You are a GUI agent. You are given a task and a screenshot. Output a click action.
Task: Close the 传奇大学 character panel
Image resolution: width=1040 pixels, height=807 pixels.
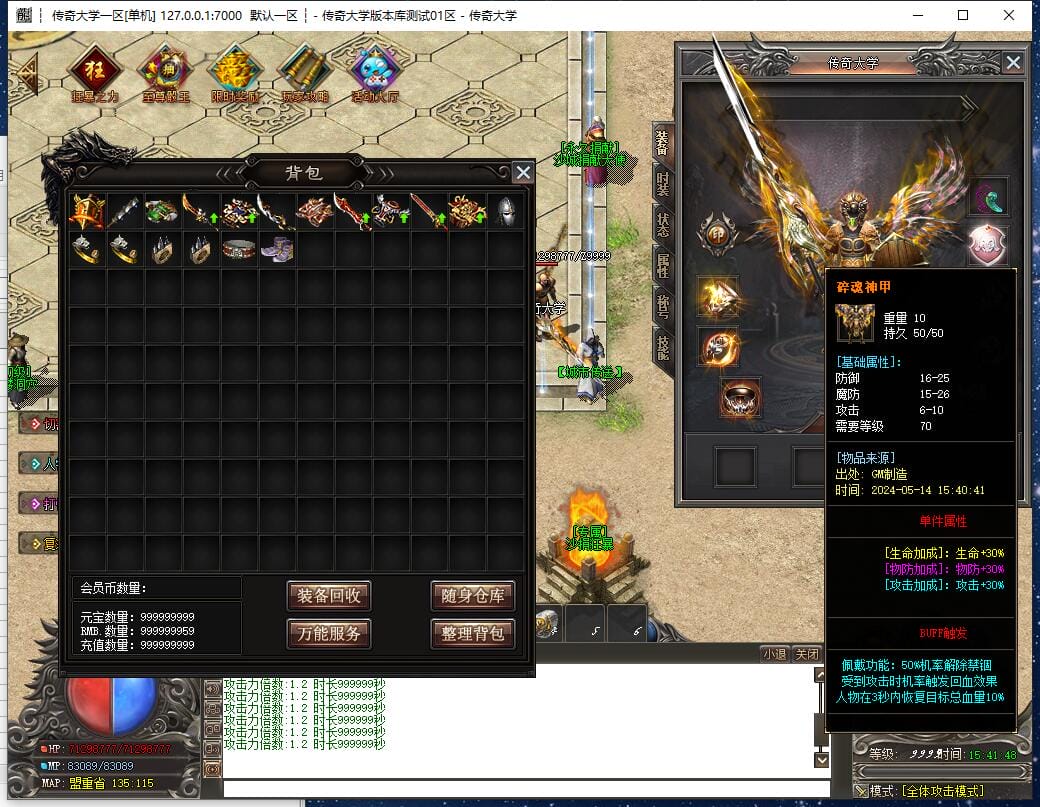(1013, 63)
